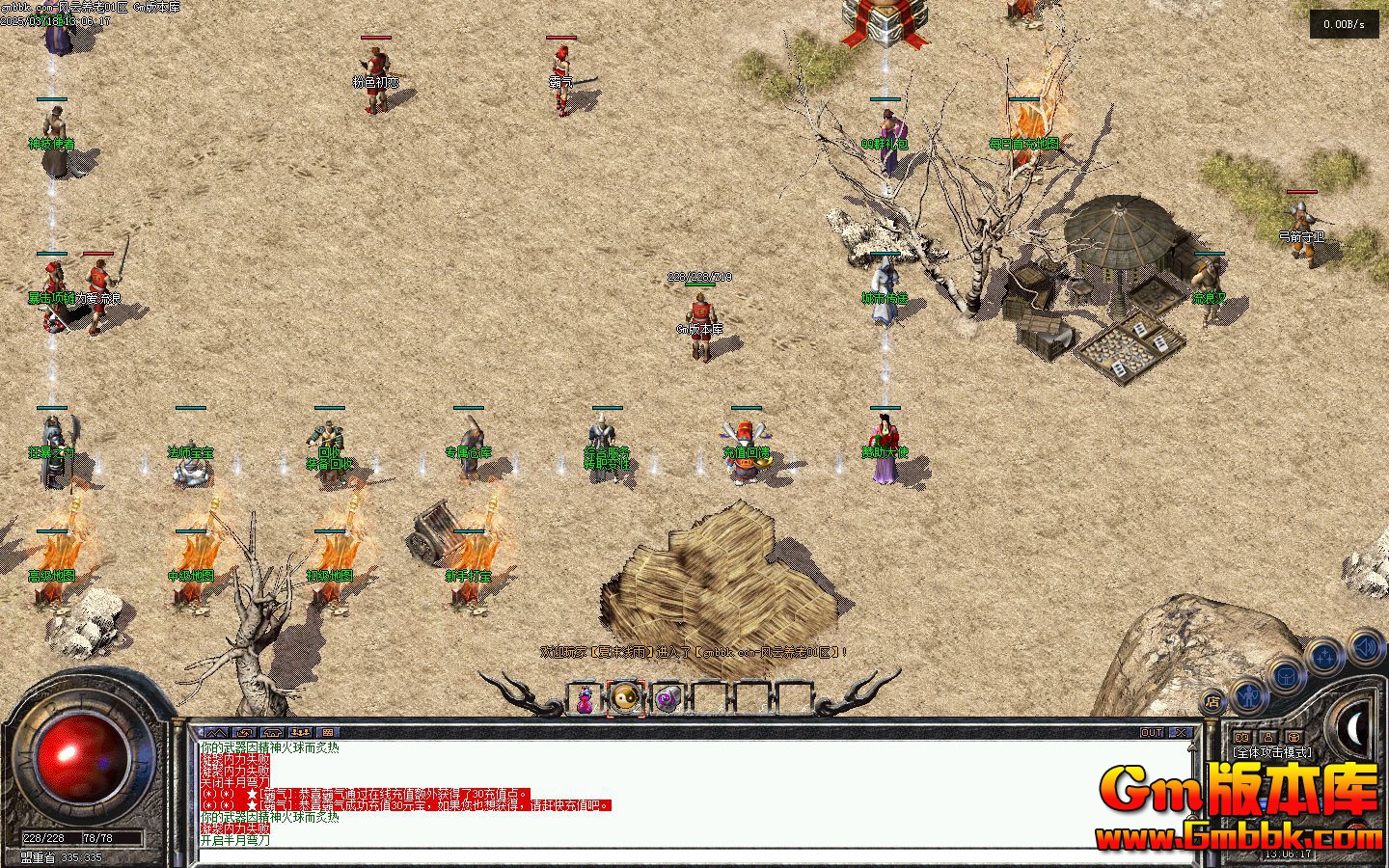Screen dimensions: 1389x868
Task: Open the skills panel with sparkle icon
Action: click(1326, 658)
